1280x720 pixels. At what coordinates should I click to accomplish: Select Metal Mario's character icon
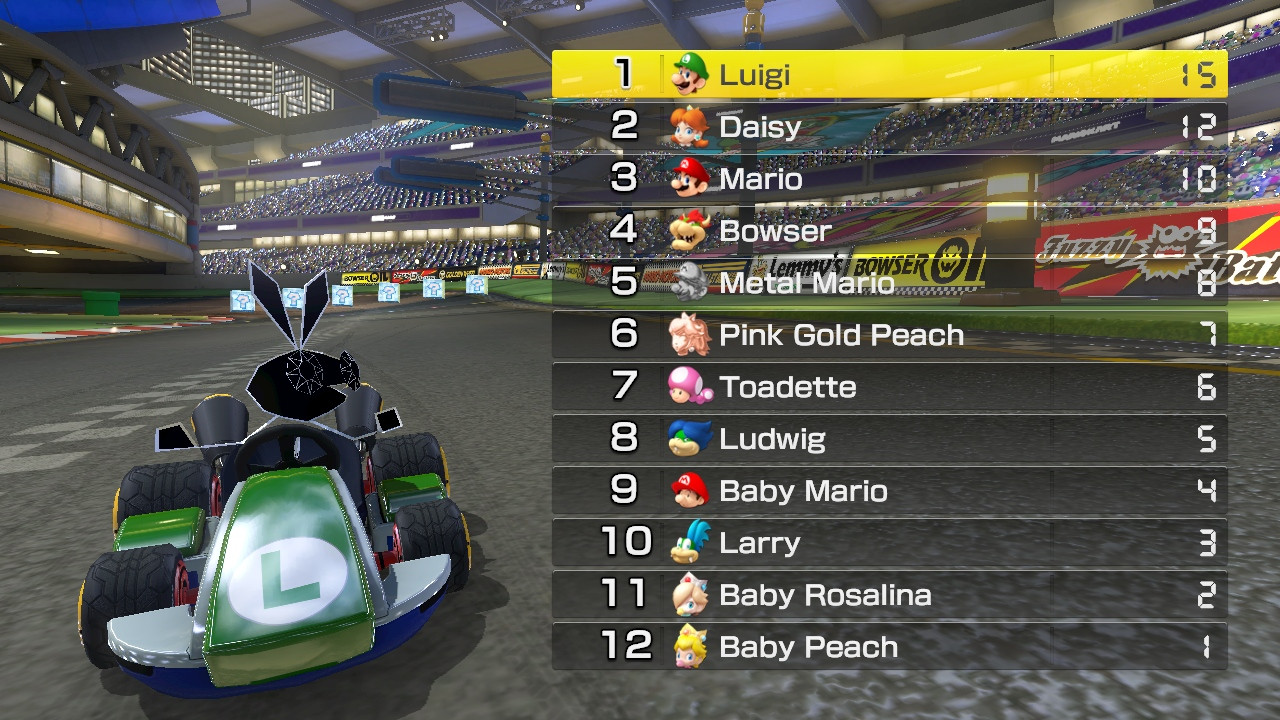688,282
